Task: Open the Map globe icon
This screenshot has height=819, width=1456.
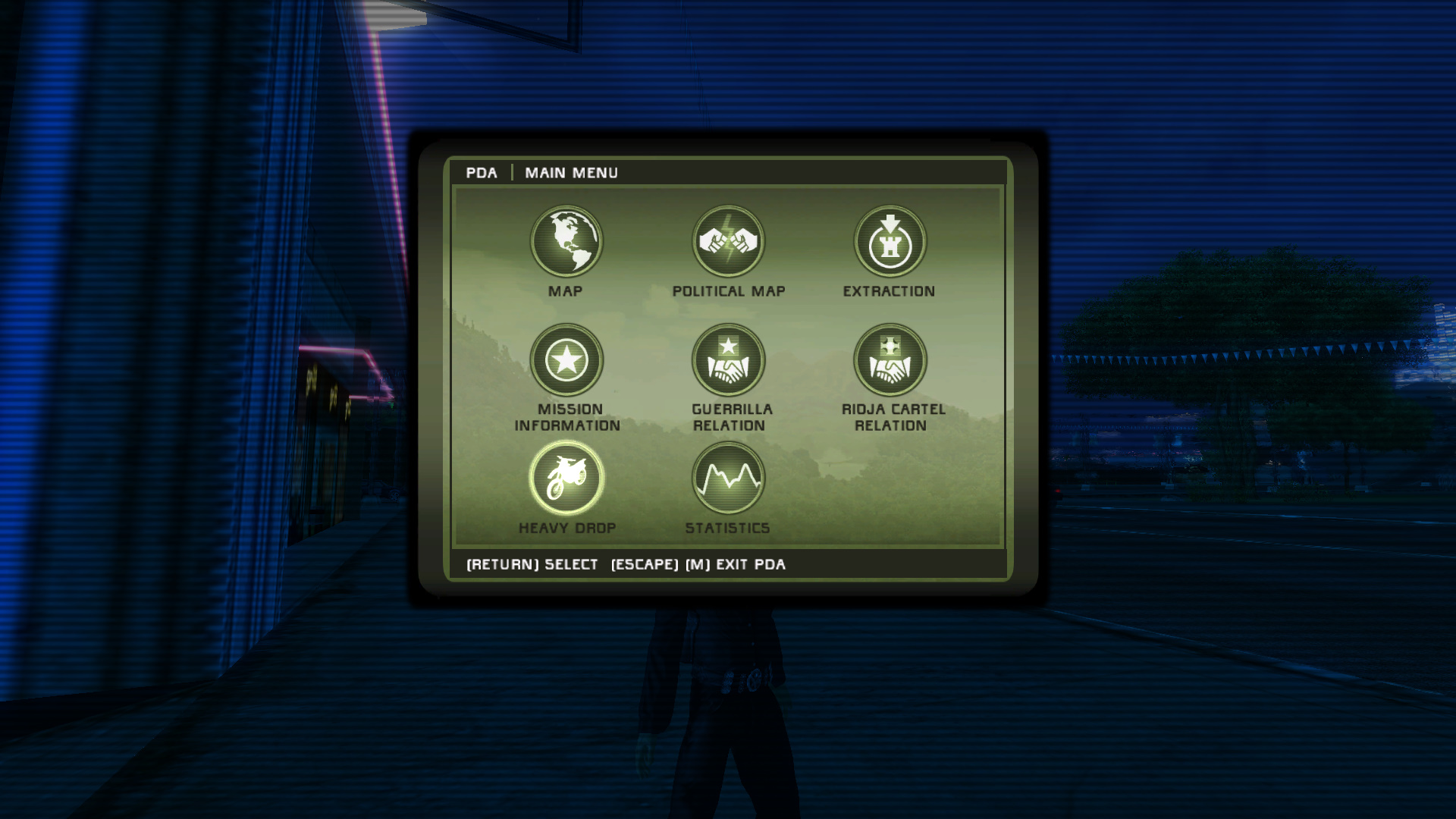Action: 567,241
